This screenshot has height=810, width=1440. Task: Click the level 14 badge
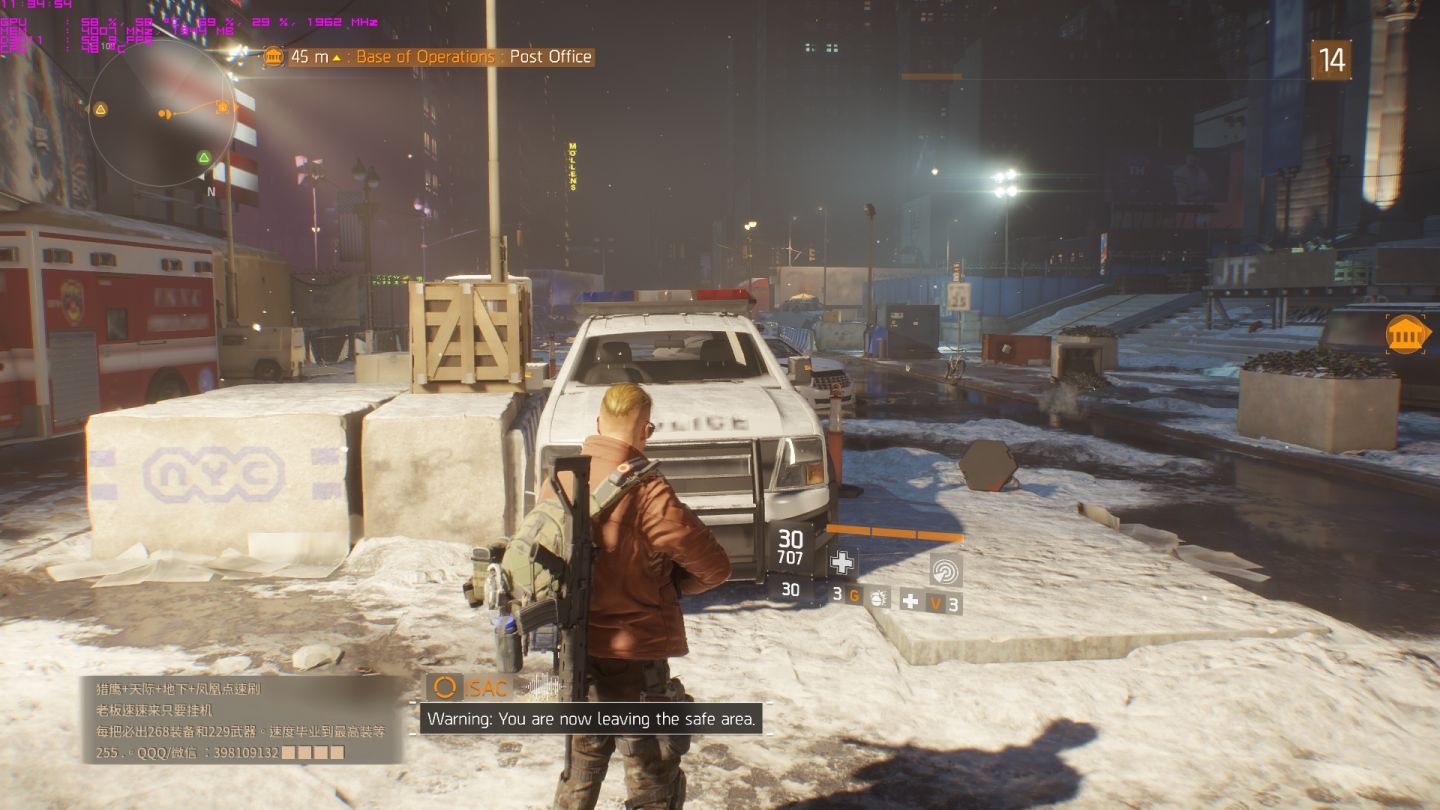(1331, 60)
